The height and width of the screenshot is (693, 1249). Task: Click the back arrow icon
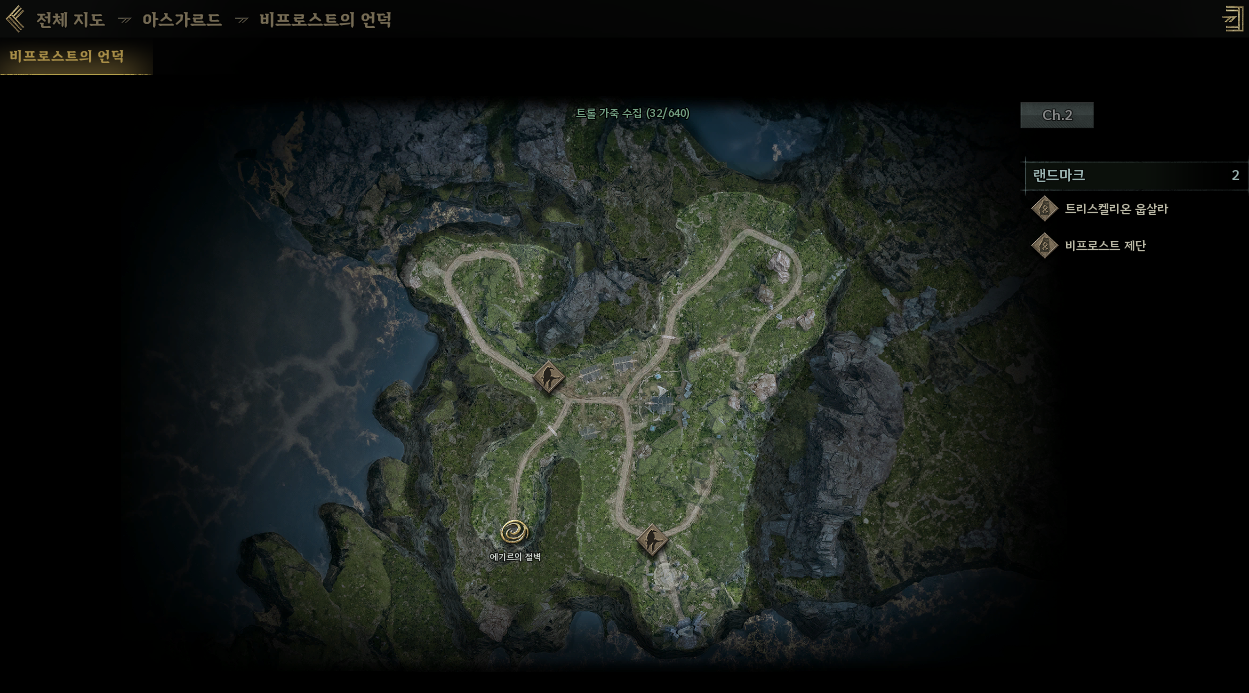coord(15,19)
